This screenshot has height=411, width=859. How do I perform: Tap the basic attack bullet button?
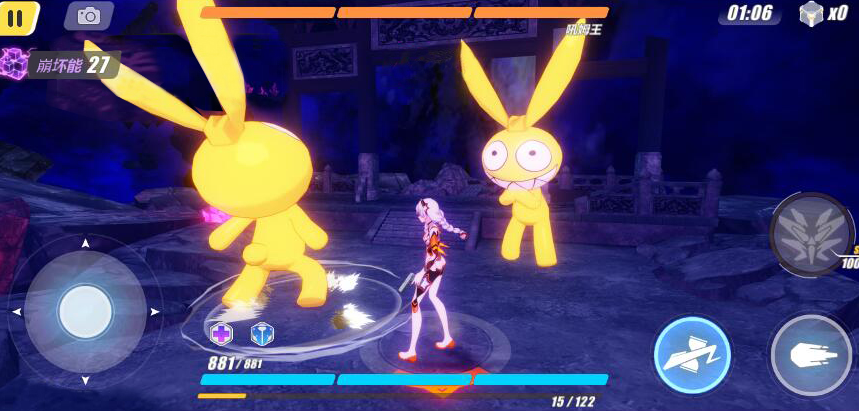pos(810,355)
